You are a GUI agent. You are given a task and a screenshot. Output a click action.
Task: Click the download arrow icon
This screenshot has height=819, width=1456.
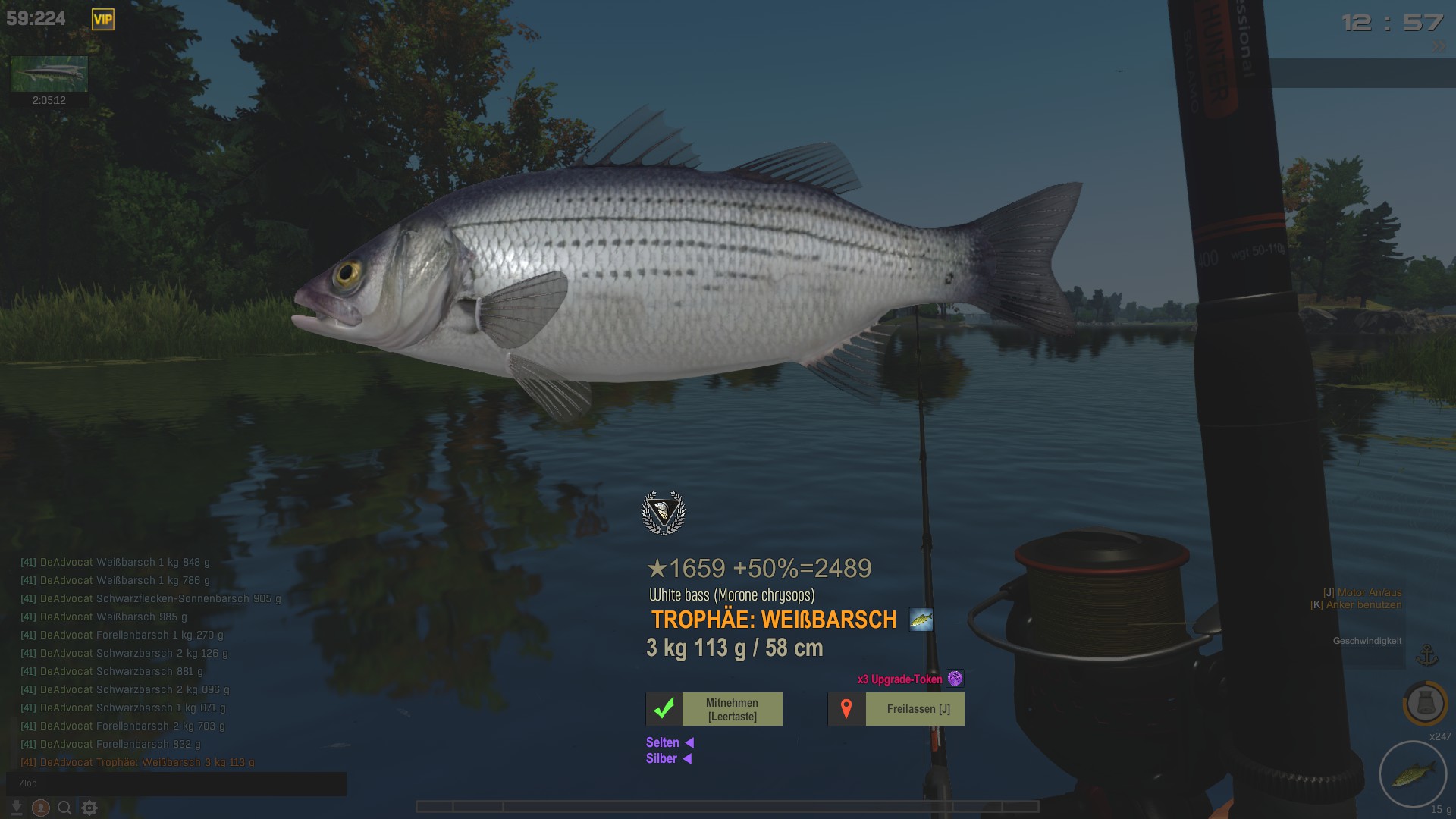(x=17, y=808)
